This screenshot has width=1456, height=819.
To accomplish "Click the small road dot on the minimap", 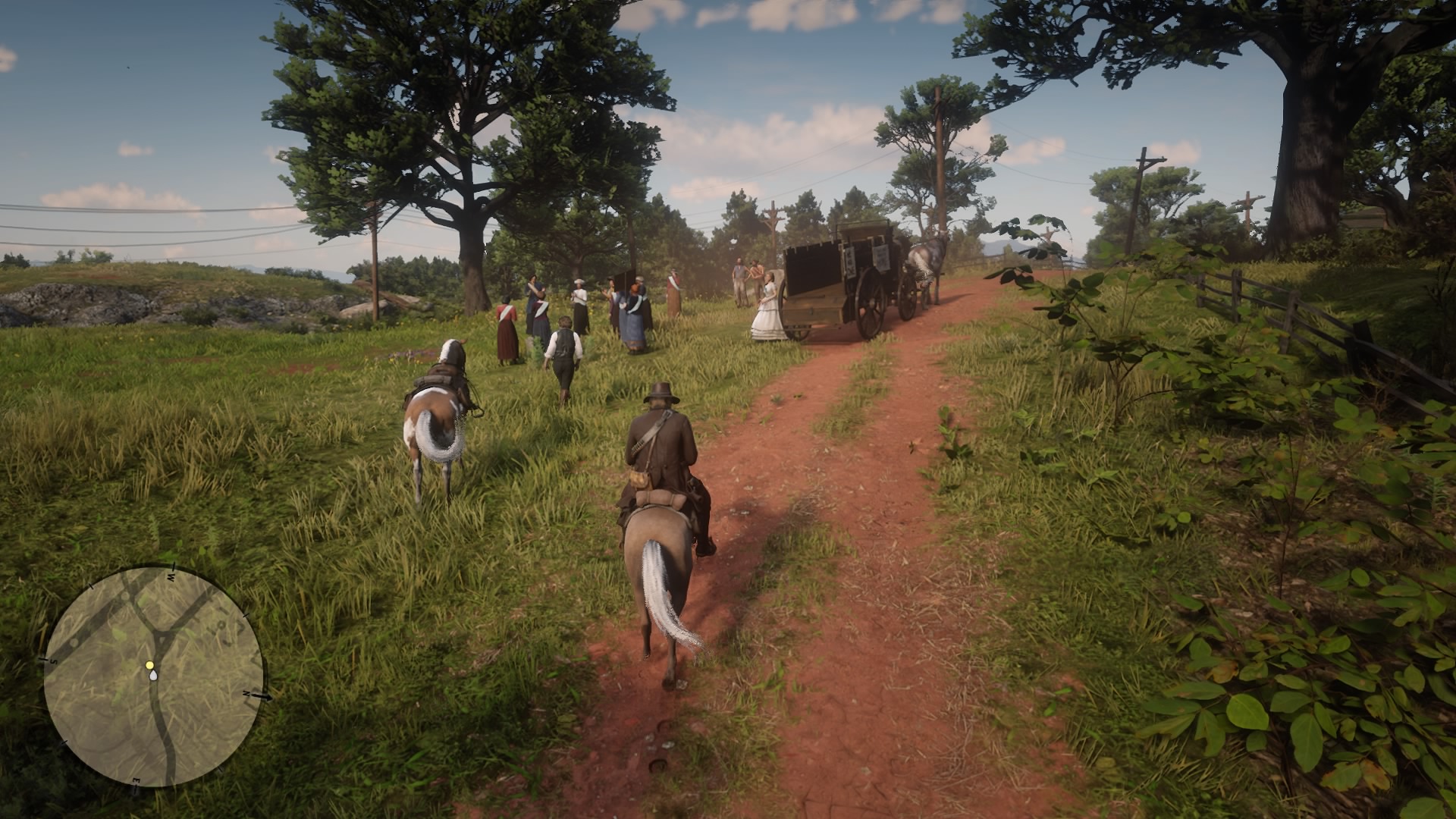I will (74, 644).
